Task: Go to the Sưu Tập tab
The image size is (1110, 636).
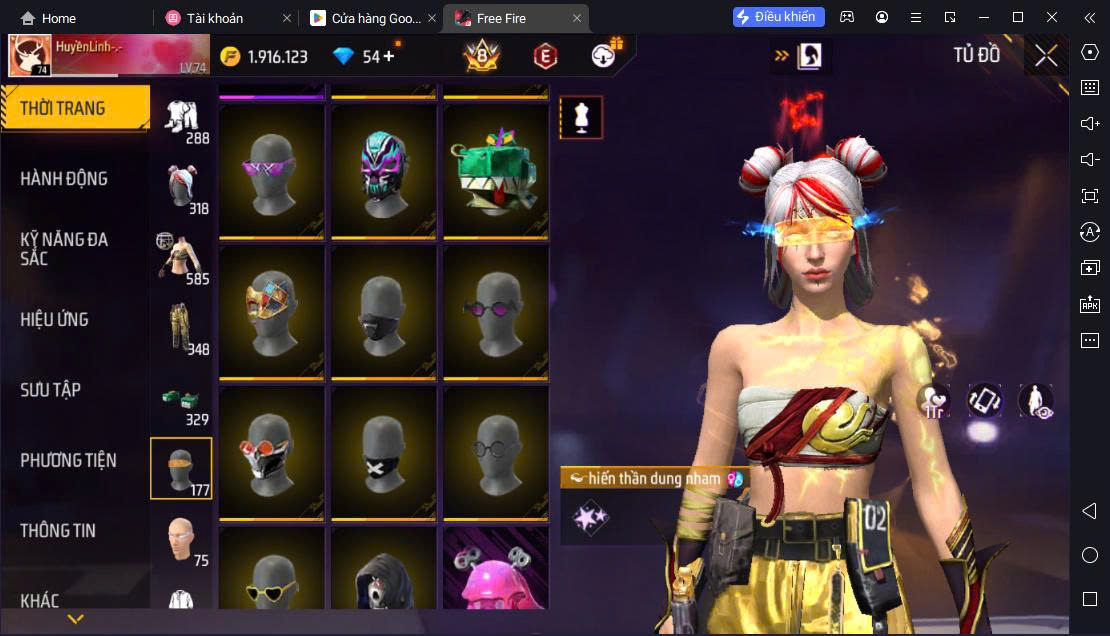Action: point(50,390)
